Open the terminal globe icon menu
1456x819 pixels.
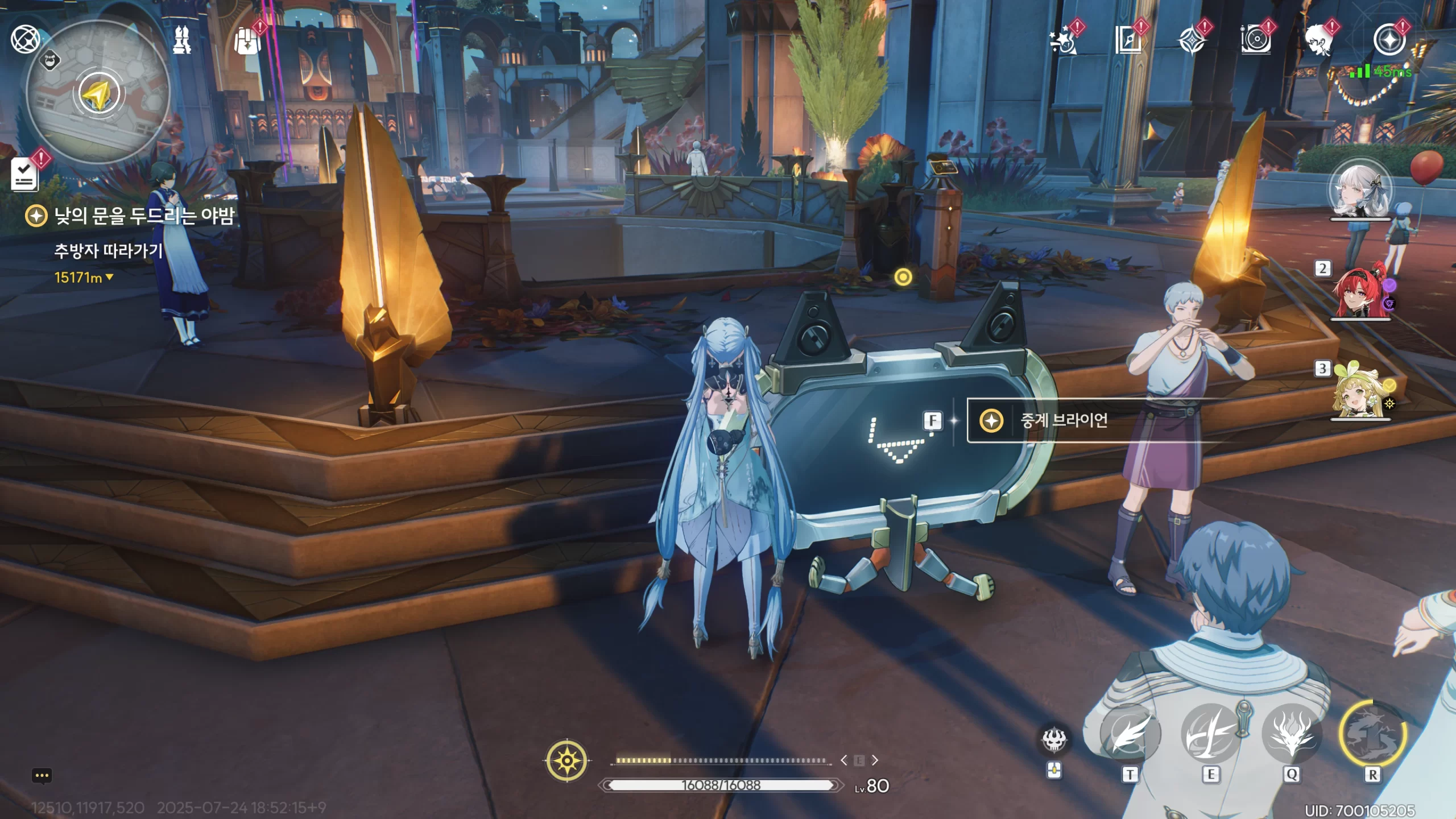pos(25,39)
